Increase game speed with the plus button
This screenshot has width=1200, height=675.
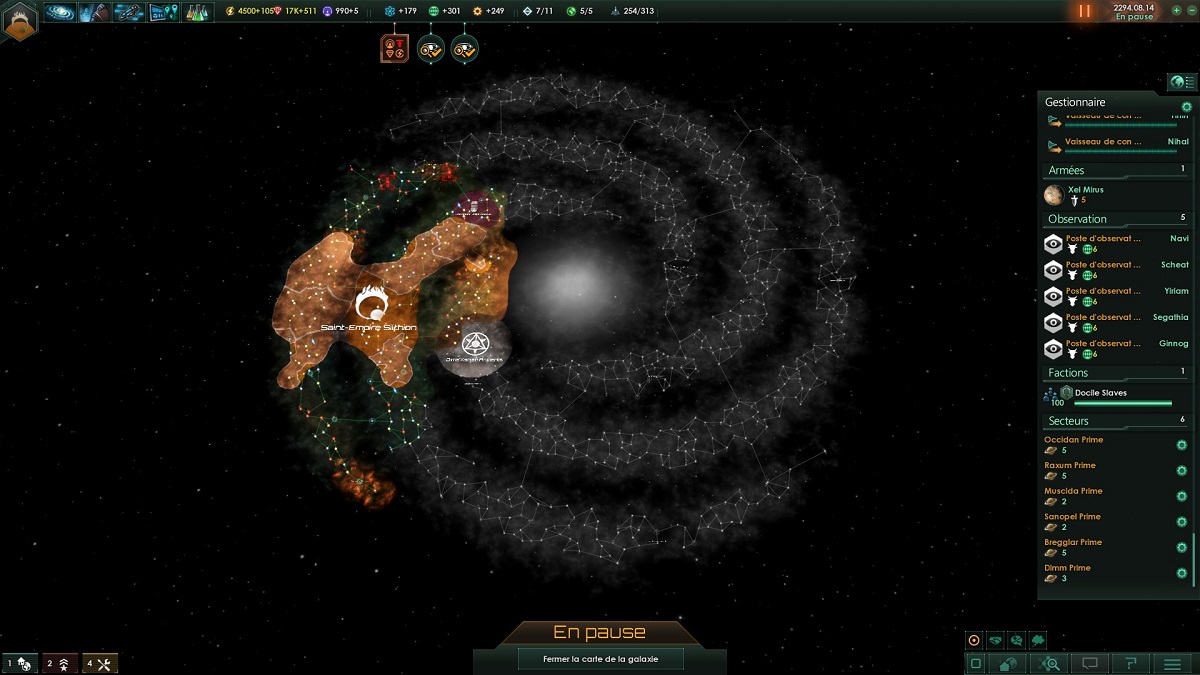coord(1177,10)
